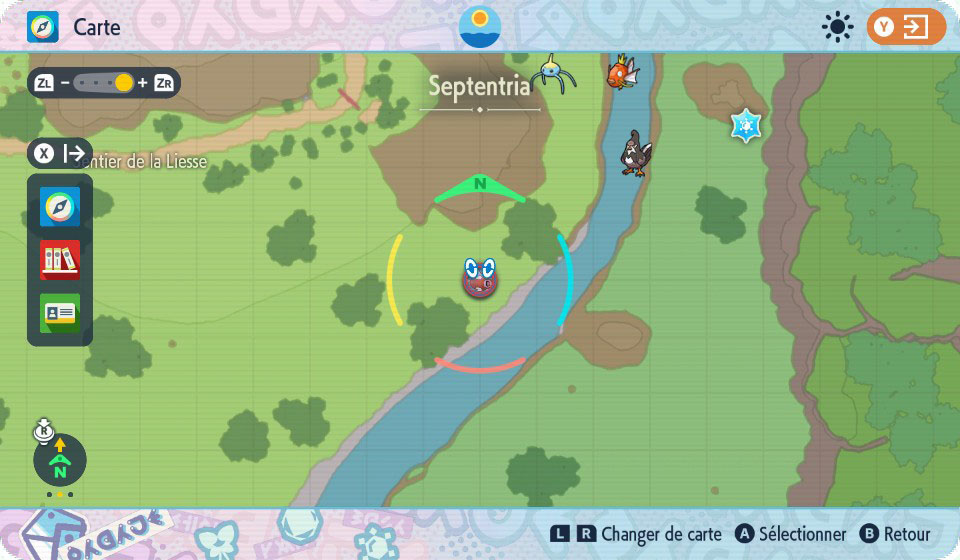The image size is (960, 560).
Task: Exit the map with the orange button
Action: (x=906, y=27)
